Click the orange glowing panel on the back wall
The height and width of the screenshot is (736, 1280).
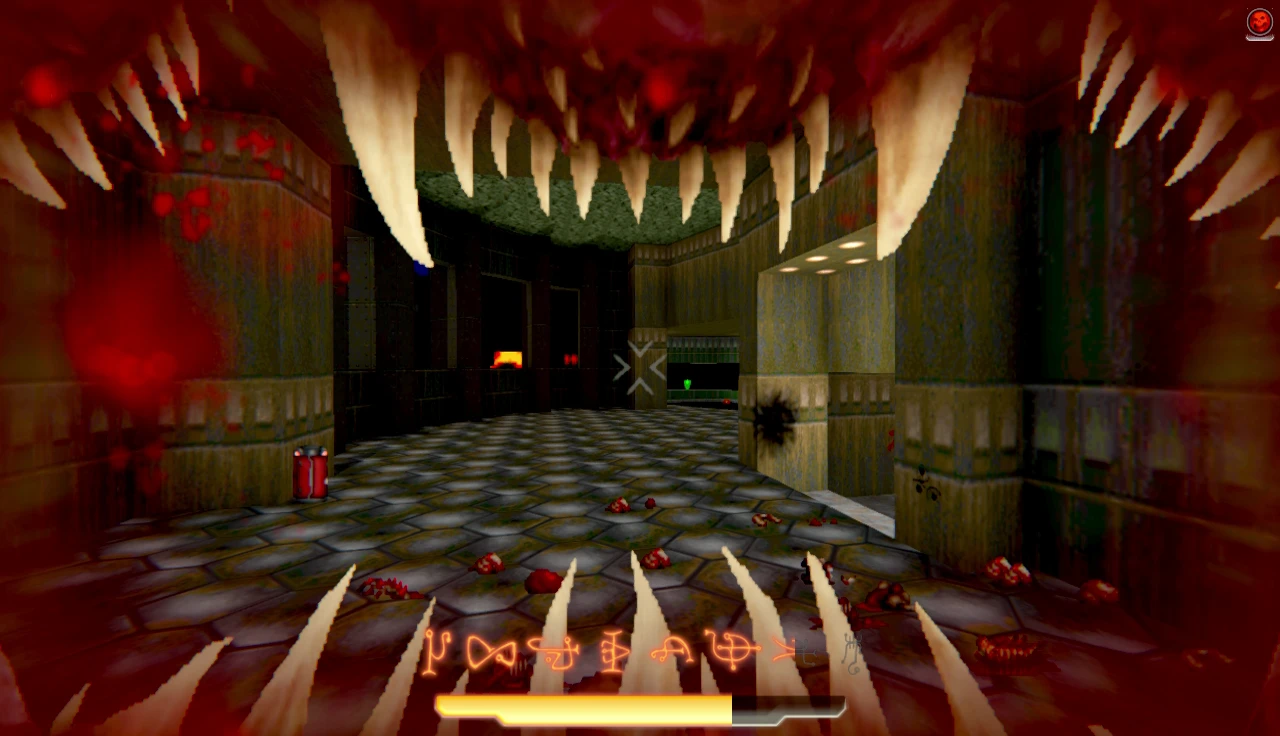pos(508,356)
